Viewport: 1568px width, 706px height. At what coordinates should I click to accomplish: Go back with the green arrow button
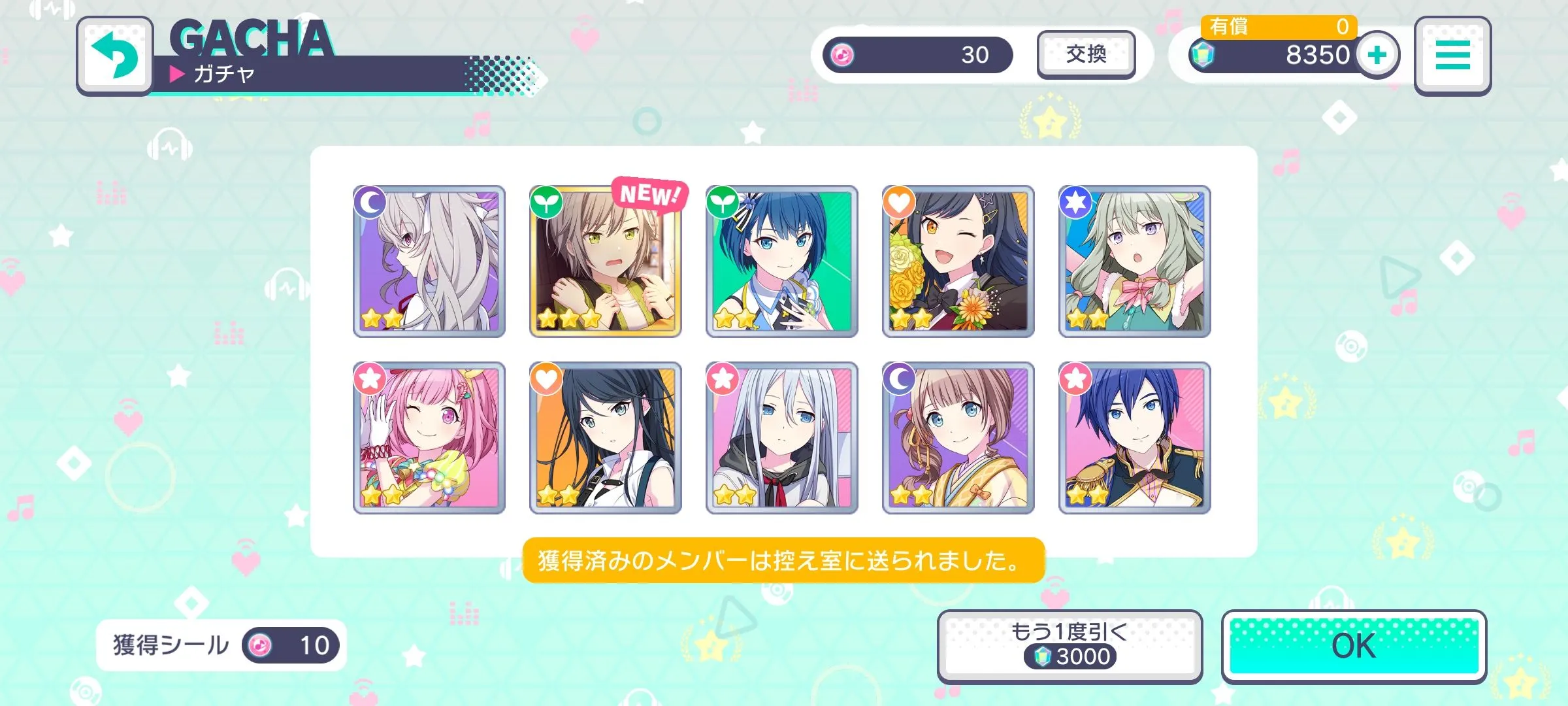tap(115, 56)
